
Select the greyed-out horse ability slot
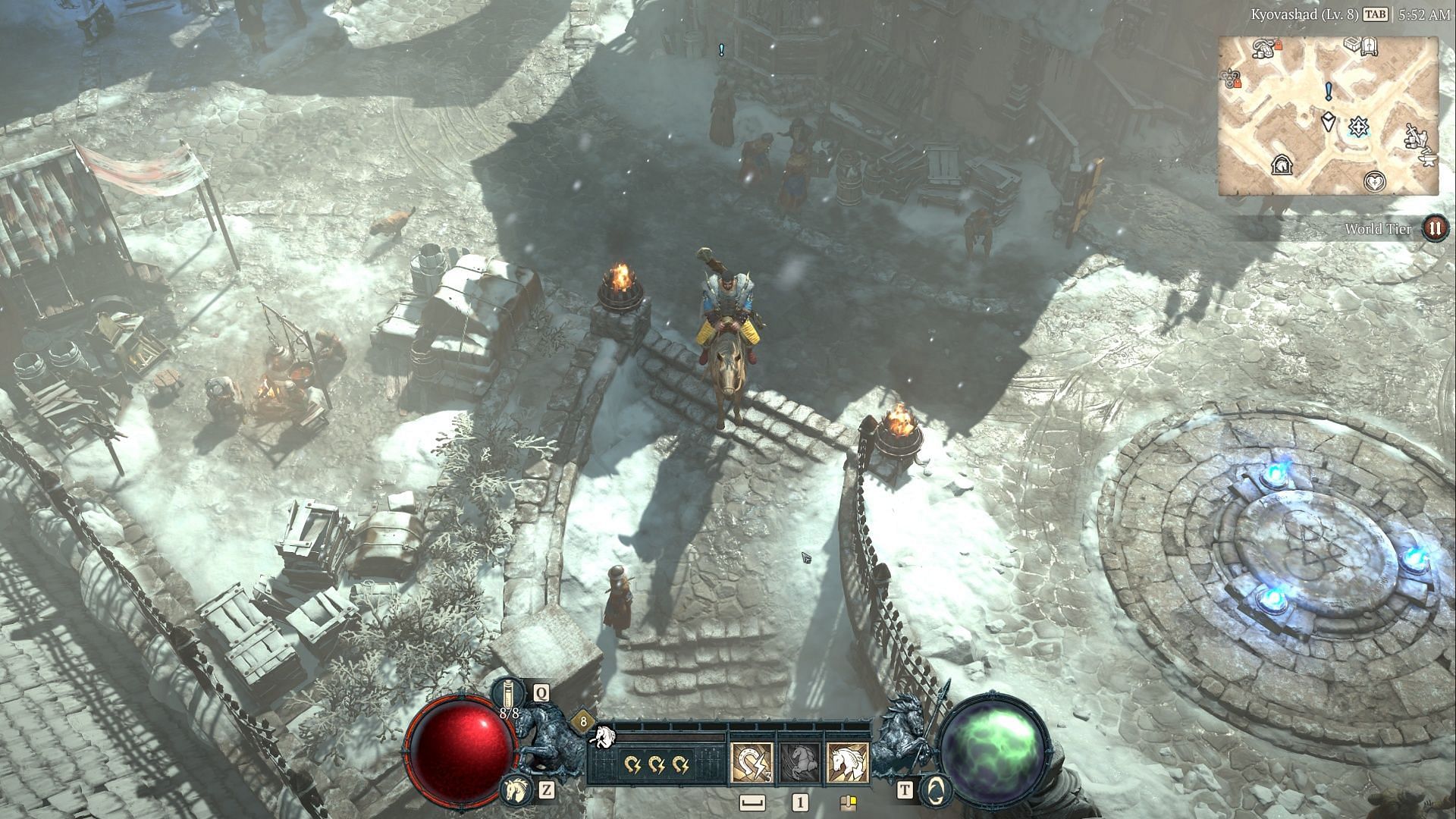[799, 762]
